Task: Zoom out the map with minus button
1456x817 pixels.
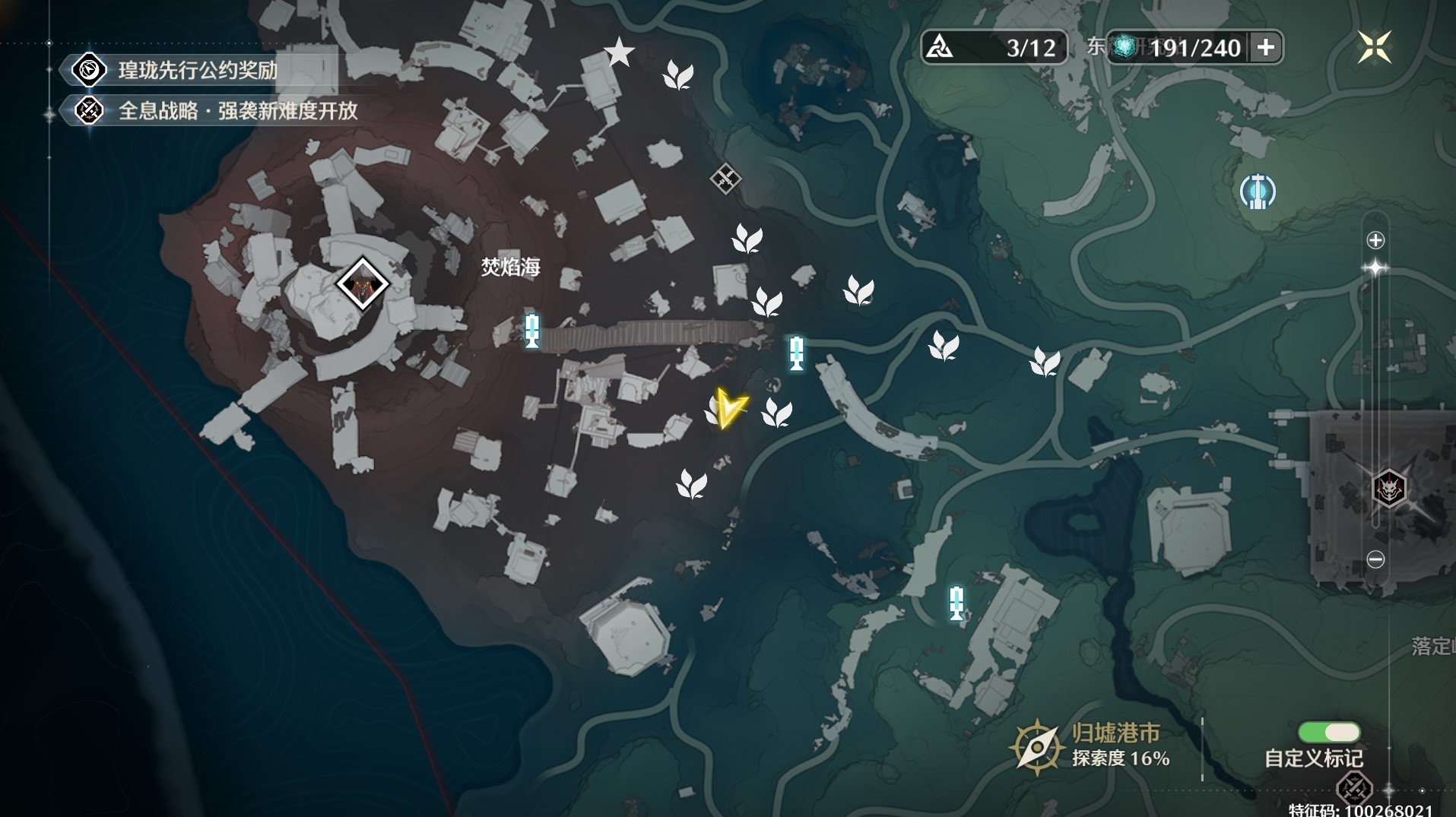Action: click(1375, 559)
